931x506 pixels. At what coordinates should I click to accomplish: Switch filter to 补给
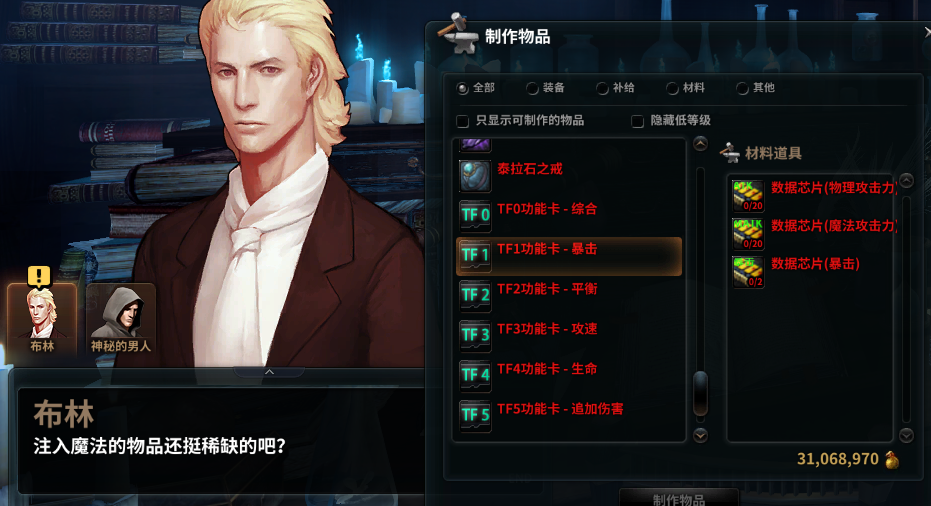point(603,88)
